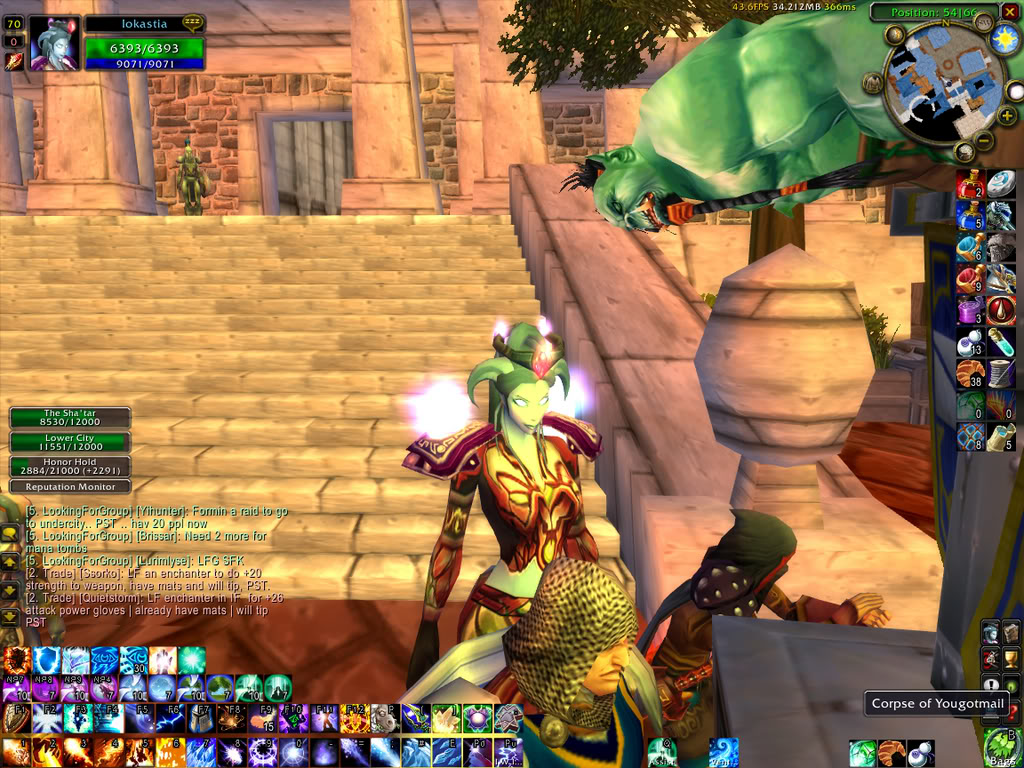The image size is (1024, 768).
Task: Use the red healing potion stack
Action: [970, 184]
